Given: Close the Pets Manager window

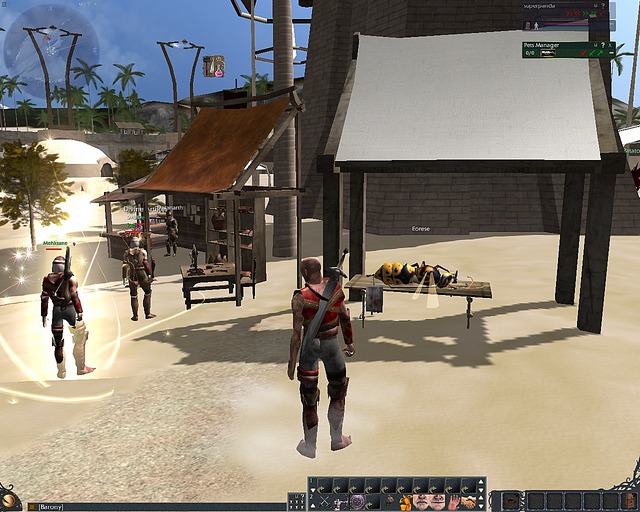Looking at the screenshot, I should click(610, 45).
